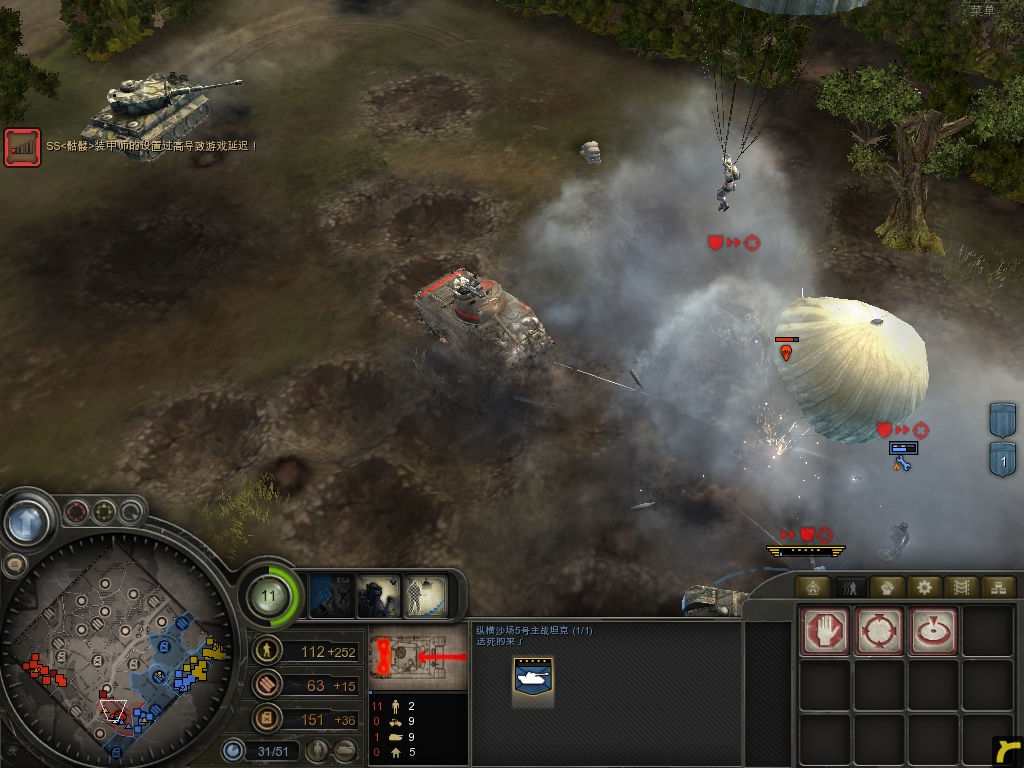The image size is (1024, 768).
Task: Switch to the gear icon tab
Action: (x=923, y=587)
